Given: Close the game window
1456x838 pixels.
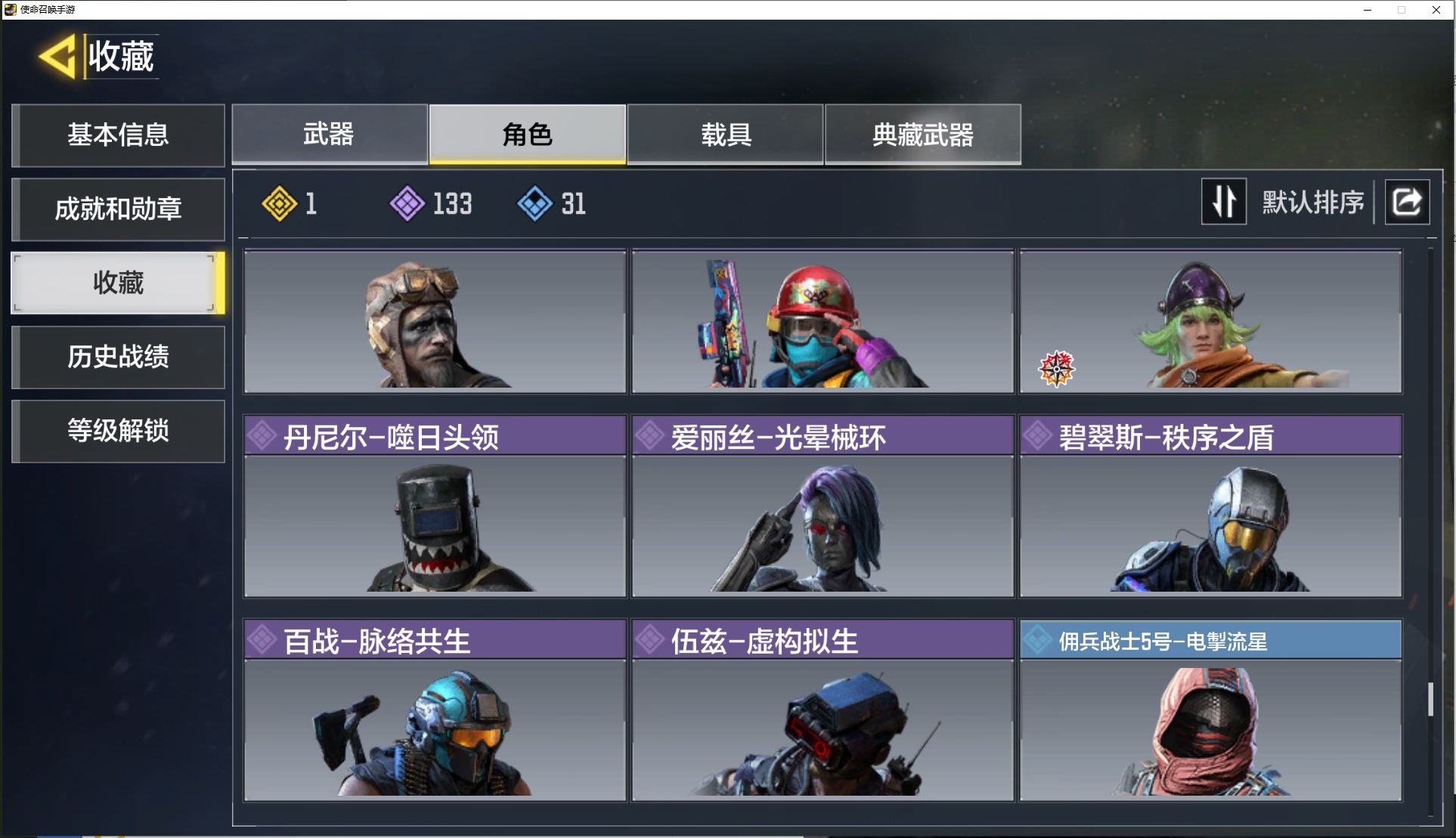Looking at the screenshot, I should click(1436, 10).
